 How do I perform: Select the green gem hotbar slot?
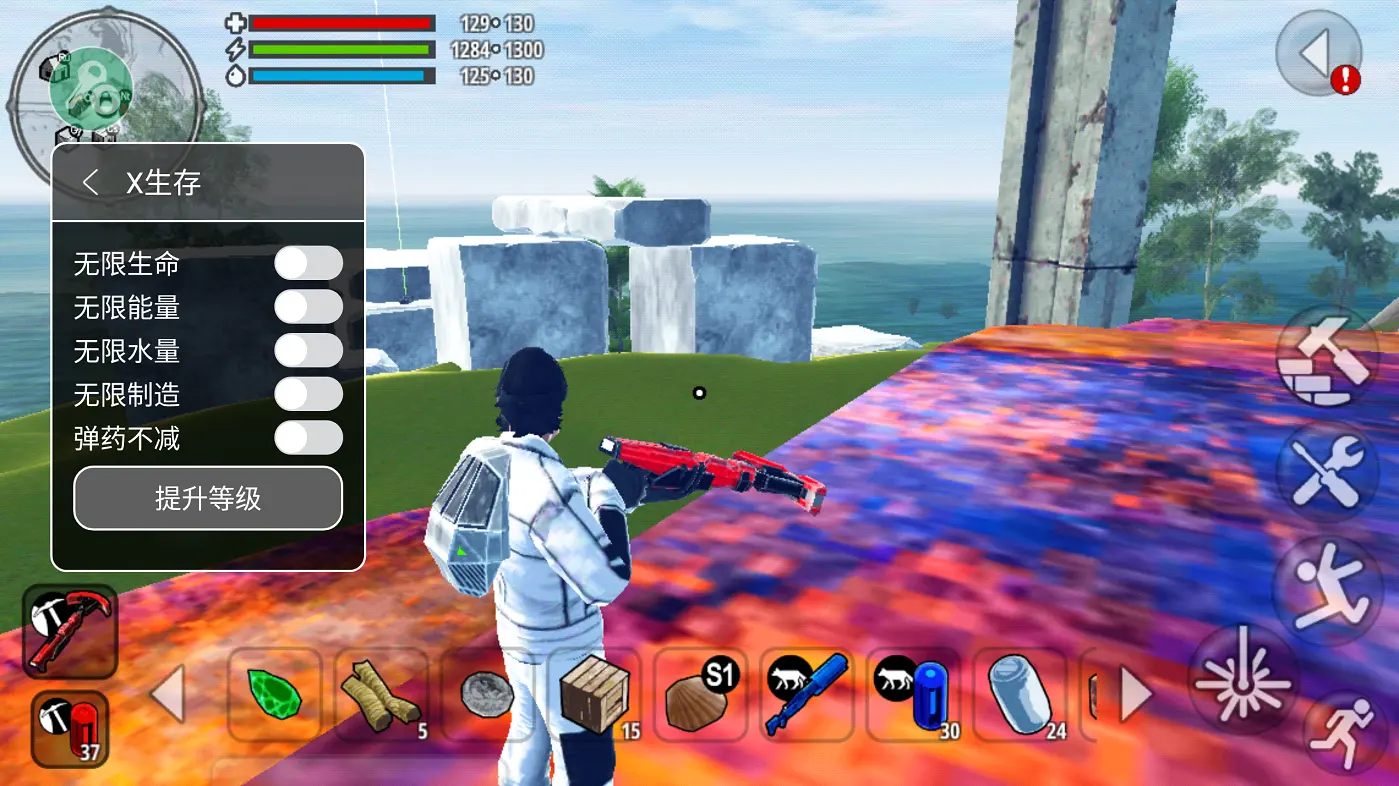274,695
